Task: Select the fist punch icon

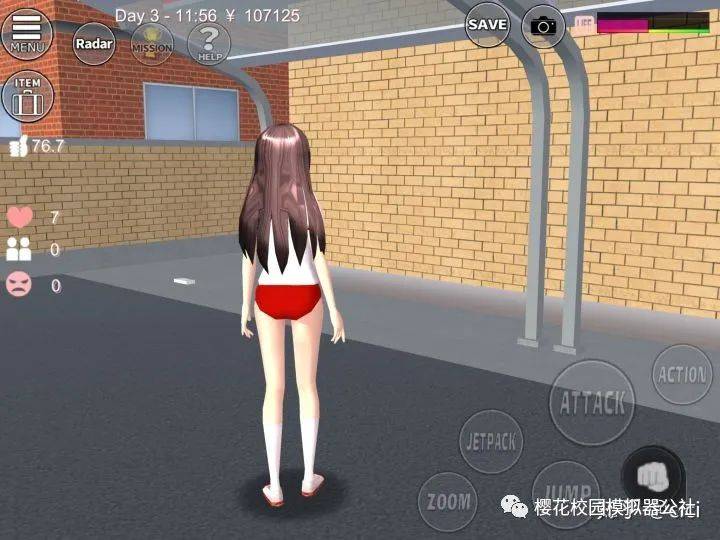Action: click(x=652, y=473)
